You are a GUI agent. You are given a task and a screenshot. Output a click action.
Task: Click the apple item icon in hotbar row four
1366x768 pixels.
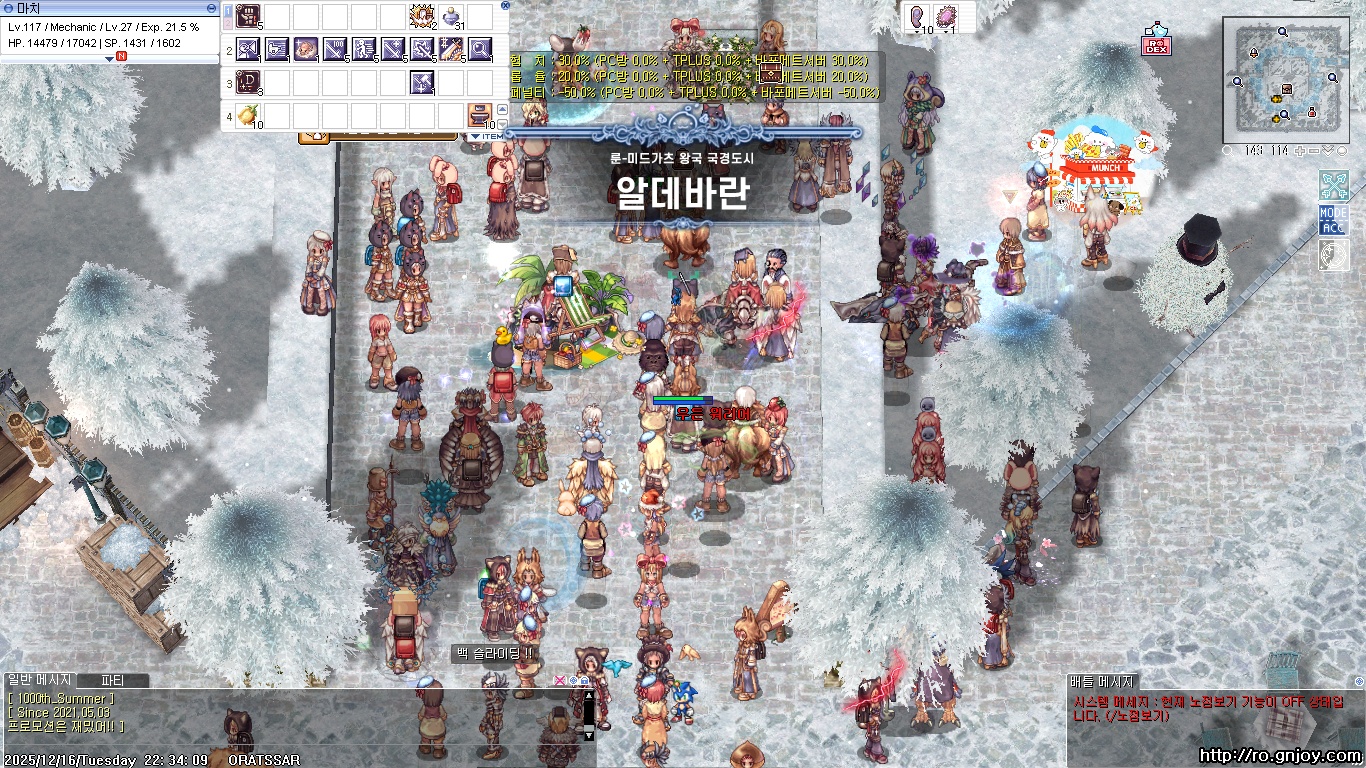pos(247,115)
